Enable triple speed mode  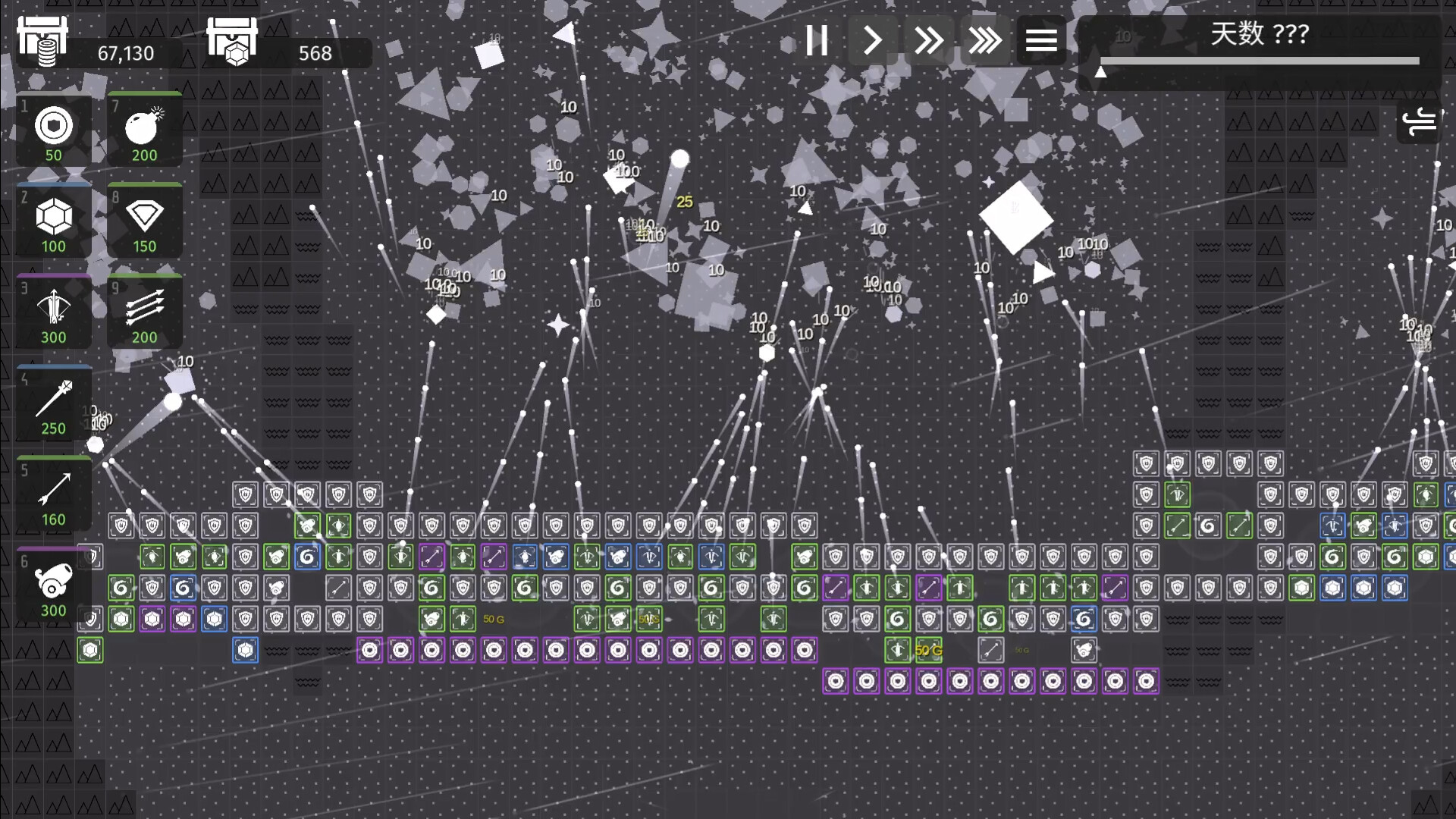[x=985, y=41]
